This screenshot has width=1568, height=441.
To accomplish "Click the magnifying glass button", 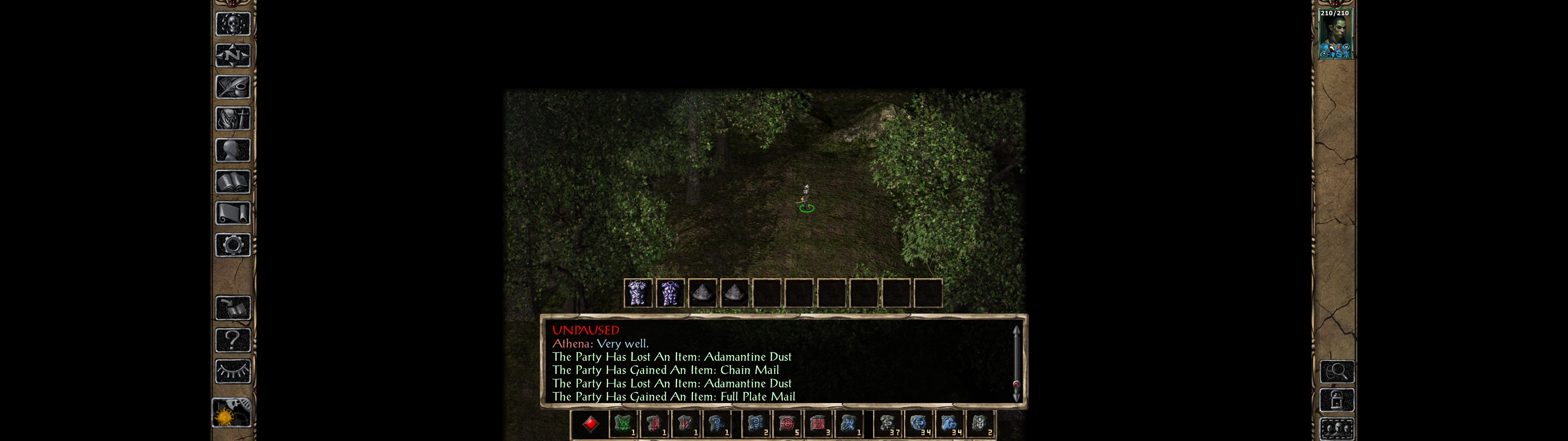I will point(1337,371).
